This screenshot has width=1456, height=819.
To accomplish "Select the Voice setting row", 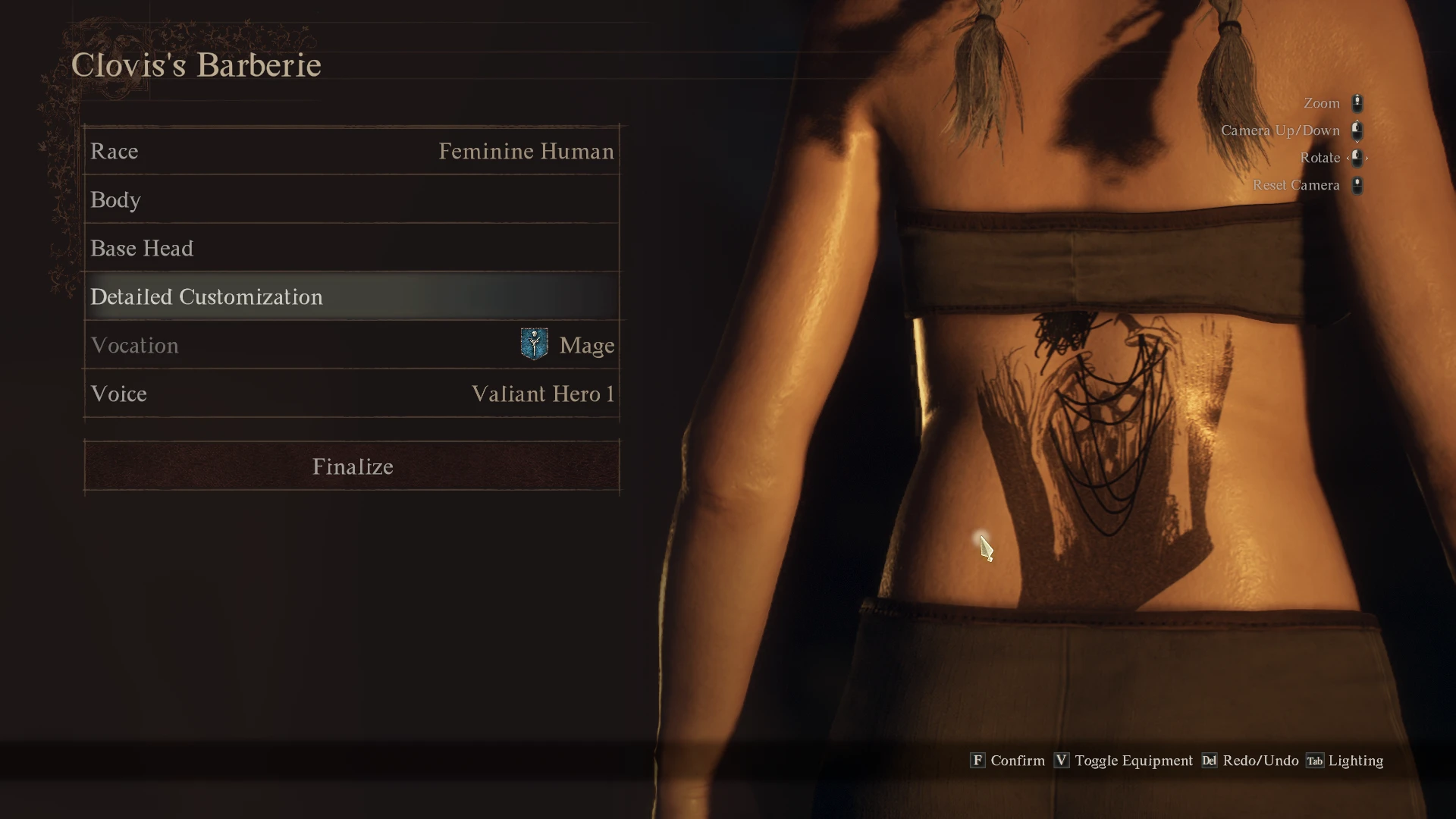I will click(352, 394).
